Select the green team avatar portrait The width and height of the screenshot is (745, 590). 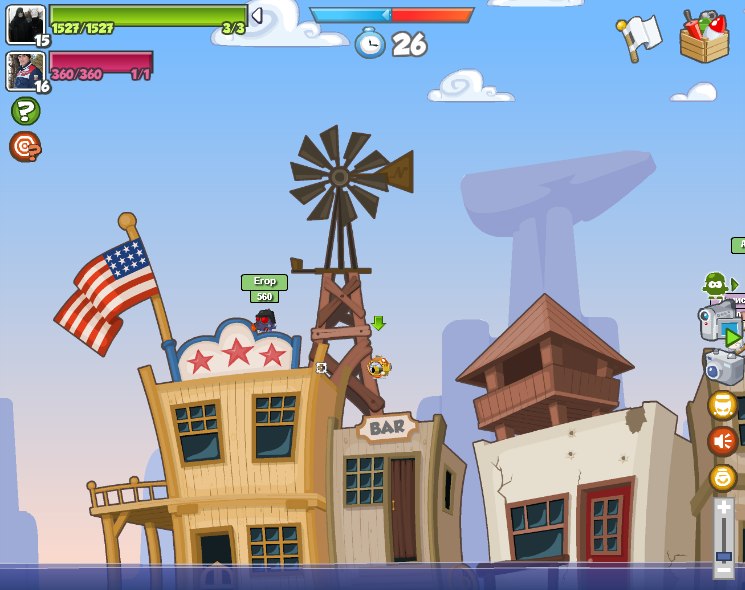pyautogui.click(x=25, y=23)
